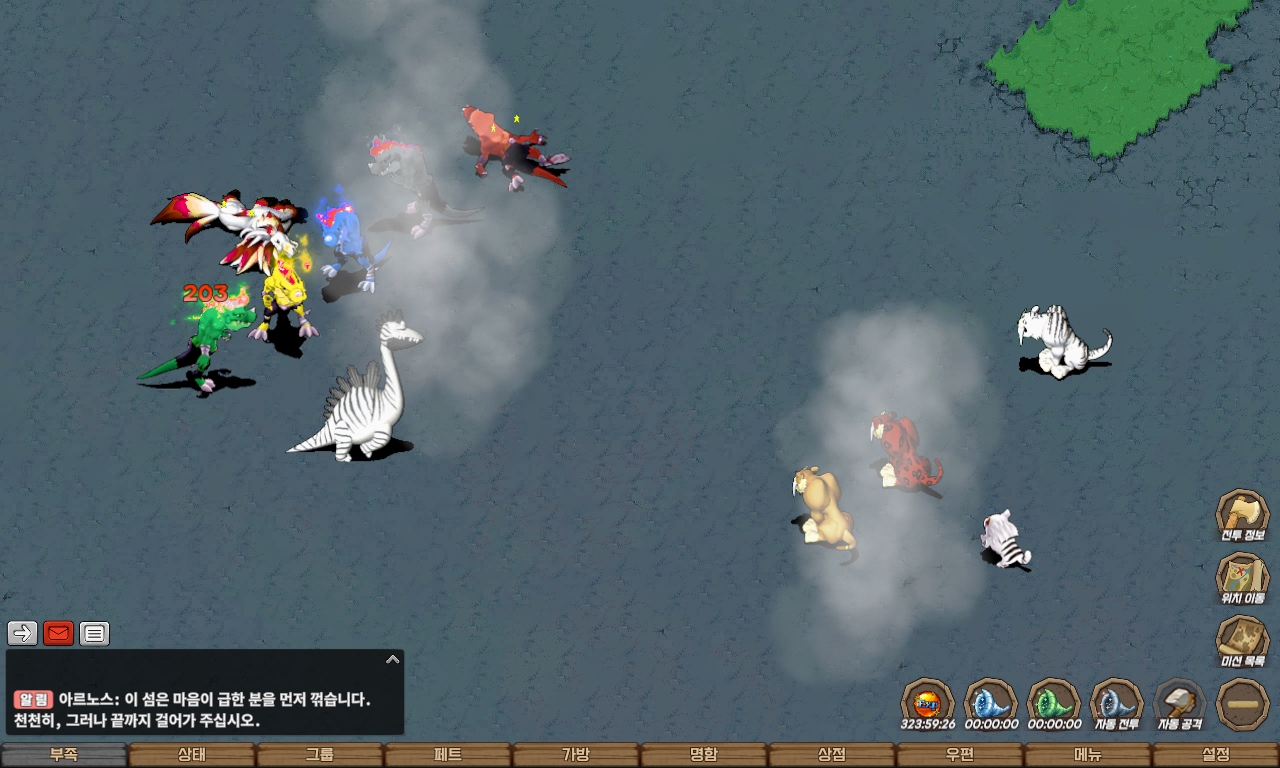Open the 그룹 (Group) menu
Image resolution: width=1280 pixels, height=768 pixels.
[320, 755]
